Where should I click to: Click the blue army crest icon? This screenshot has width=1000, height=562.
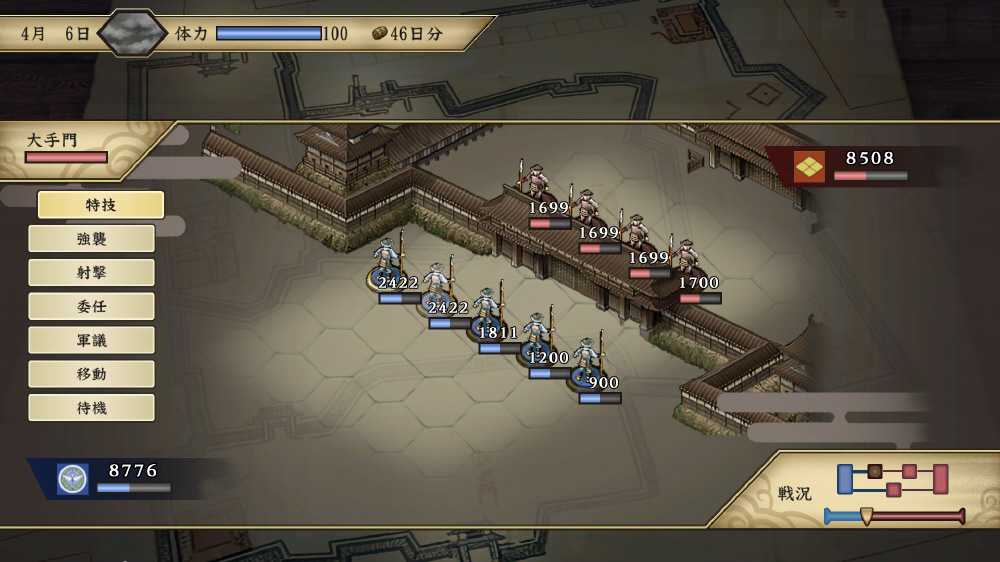73,478
